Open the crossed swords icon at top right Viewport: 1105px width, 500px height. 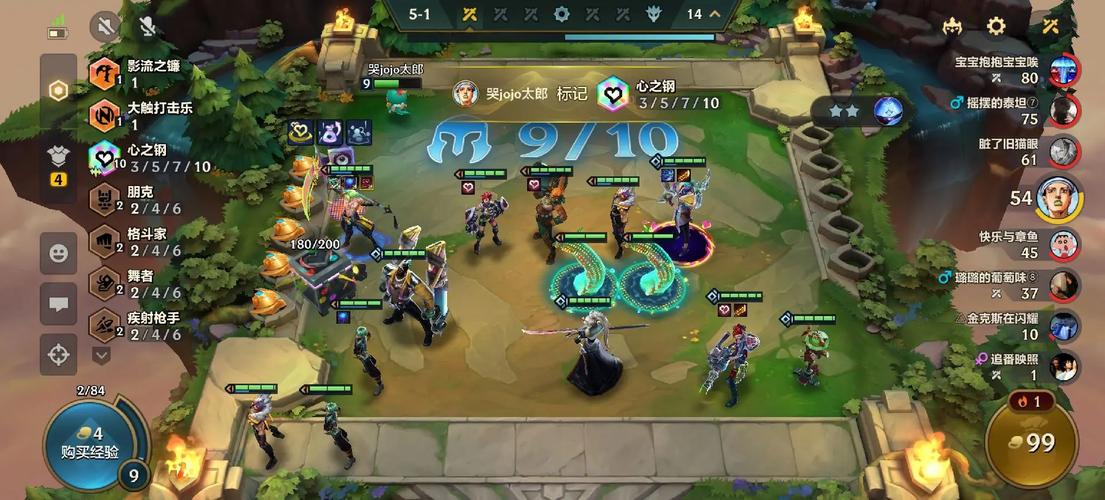(1050, 27)
